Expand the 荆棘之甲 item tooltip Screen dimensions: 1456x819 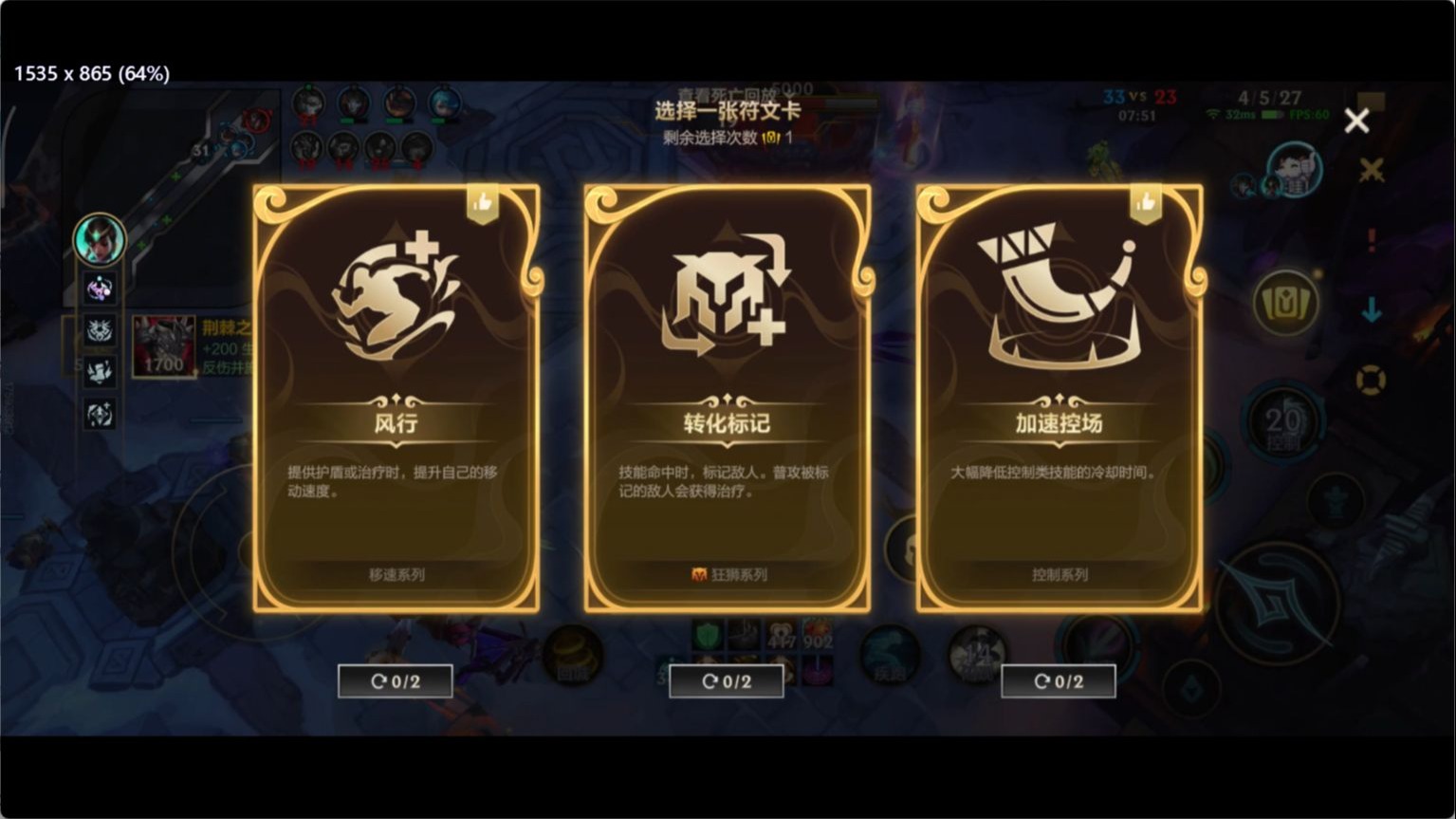coord(163,346)
